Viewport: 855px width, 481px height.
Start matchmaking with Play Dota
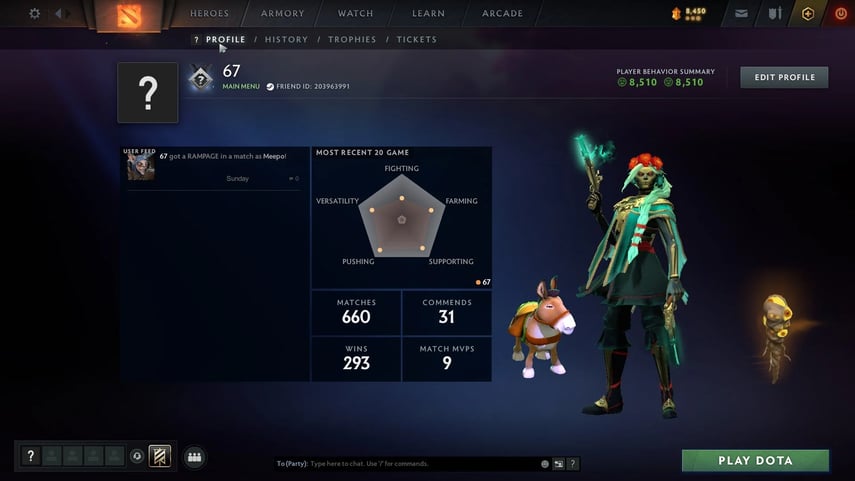pos(755,461)
